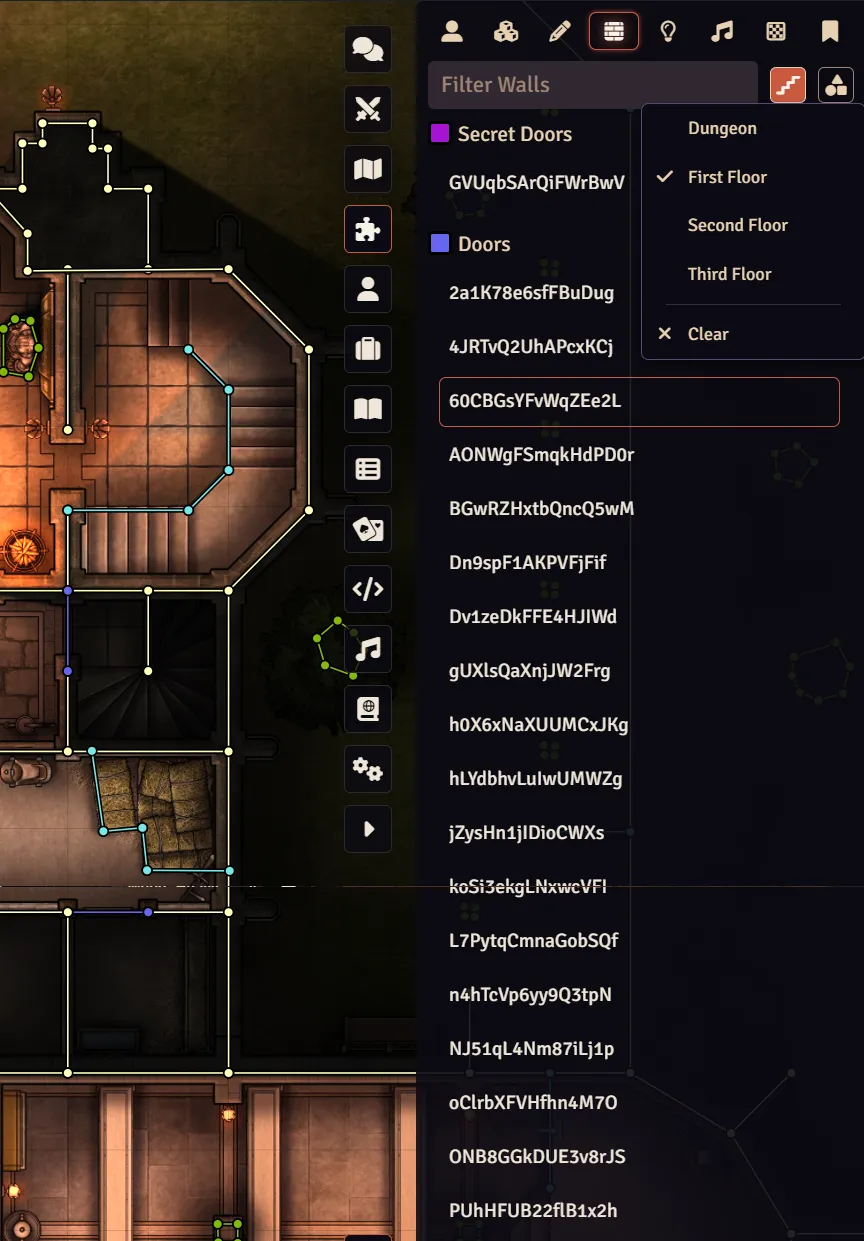Select door entry AONWgFSmqkHdPD0r
This screenshot has width=864, height=1241.
coord(541,455)
